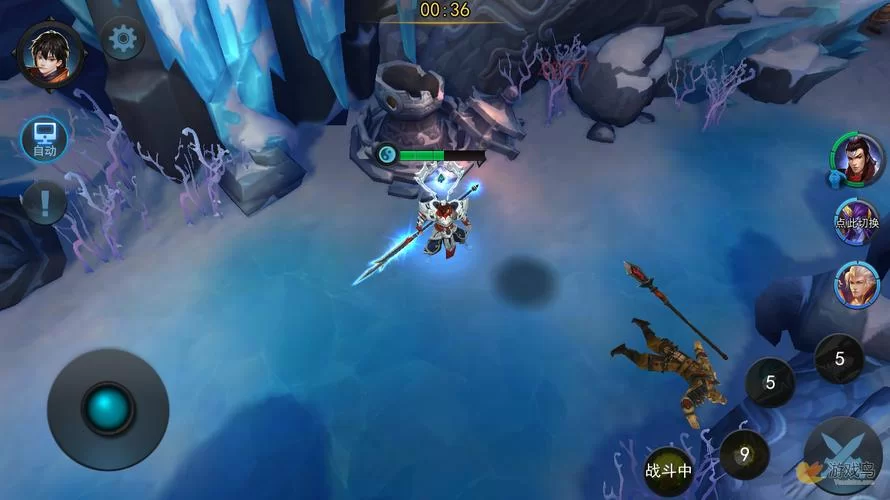Click the virtual joystick's cyan knob
The width and height of the screenshot is (890, 500).
pos(108,408)
